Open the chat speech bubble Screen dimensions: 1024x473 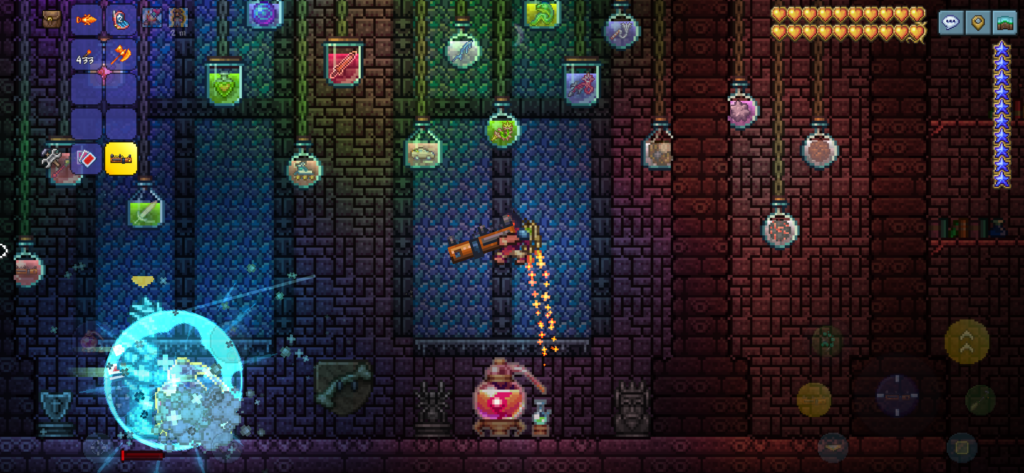(951, 21)
